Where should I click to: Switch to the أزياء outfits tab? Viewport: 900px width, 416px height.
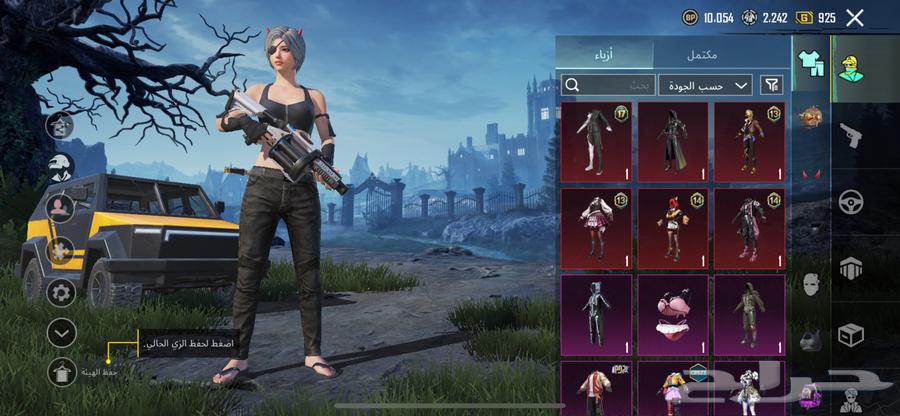tap(604, 54)
